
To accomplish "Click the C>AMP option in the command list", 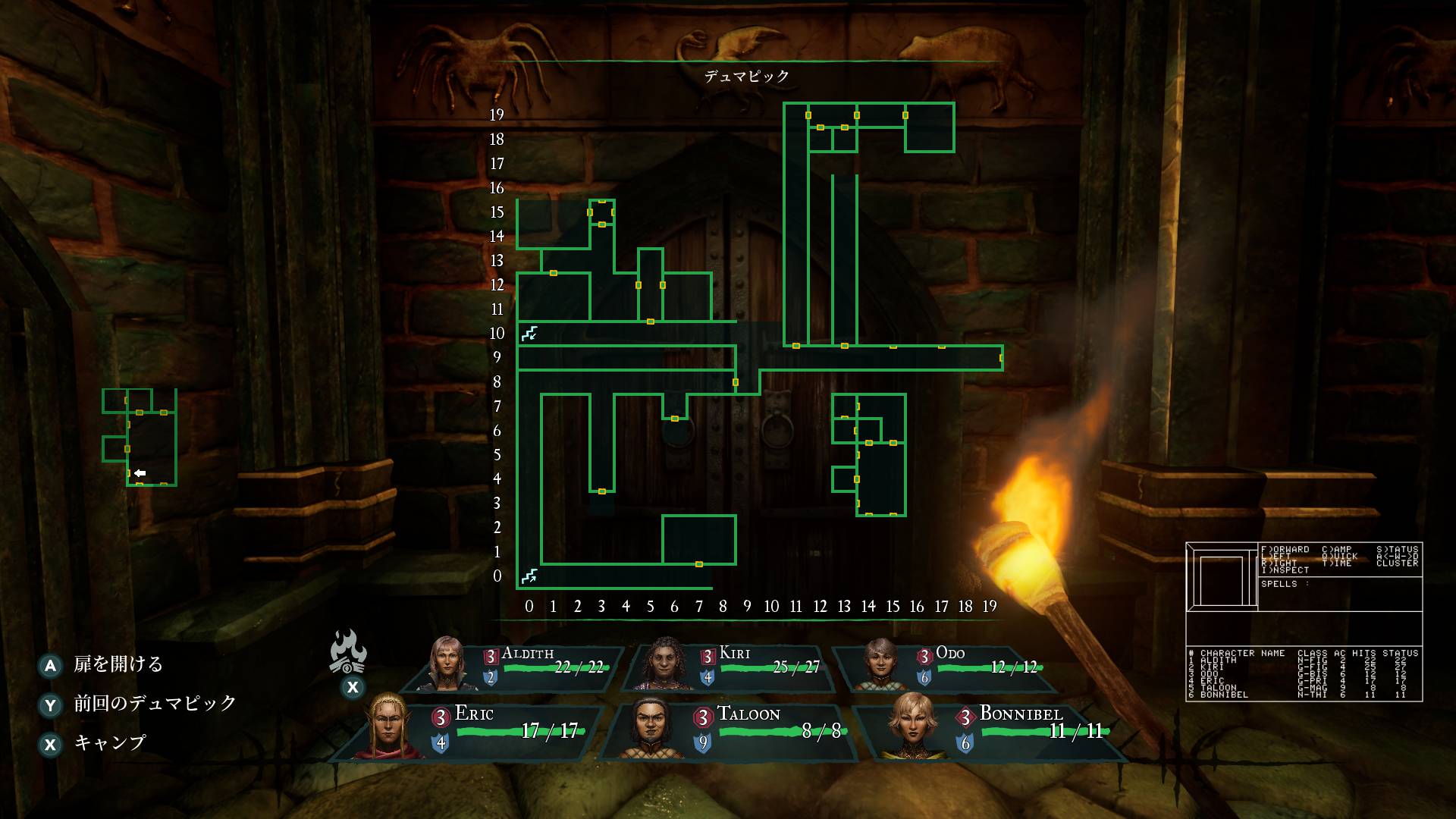I will coord(1337,548).
